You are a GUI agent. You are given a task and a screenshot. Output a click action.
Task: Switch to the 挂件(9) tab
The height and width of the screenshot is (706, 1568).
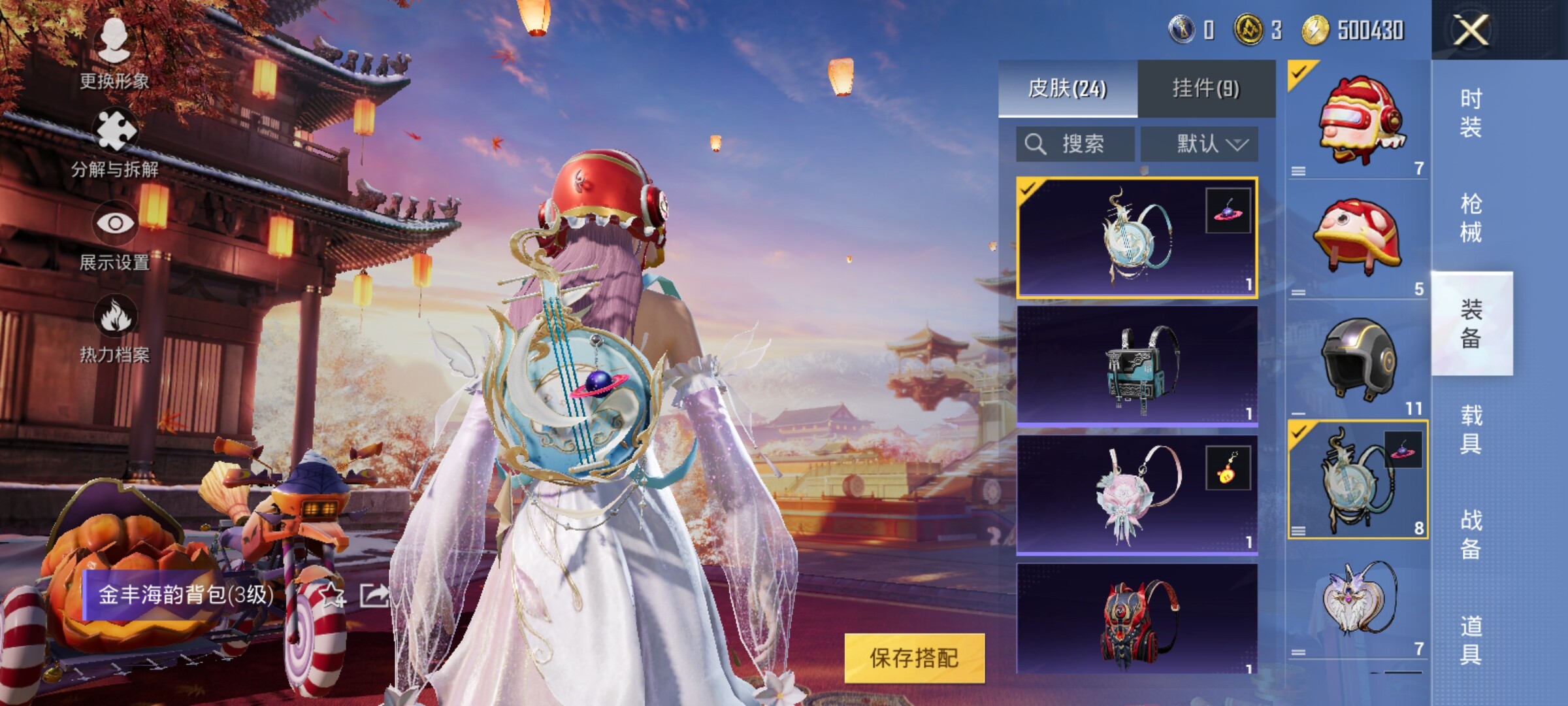pyautogui.click(x=1206, y=88)
